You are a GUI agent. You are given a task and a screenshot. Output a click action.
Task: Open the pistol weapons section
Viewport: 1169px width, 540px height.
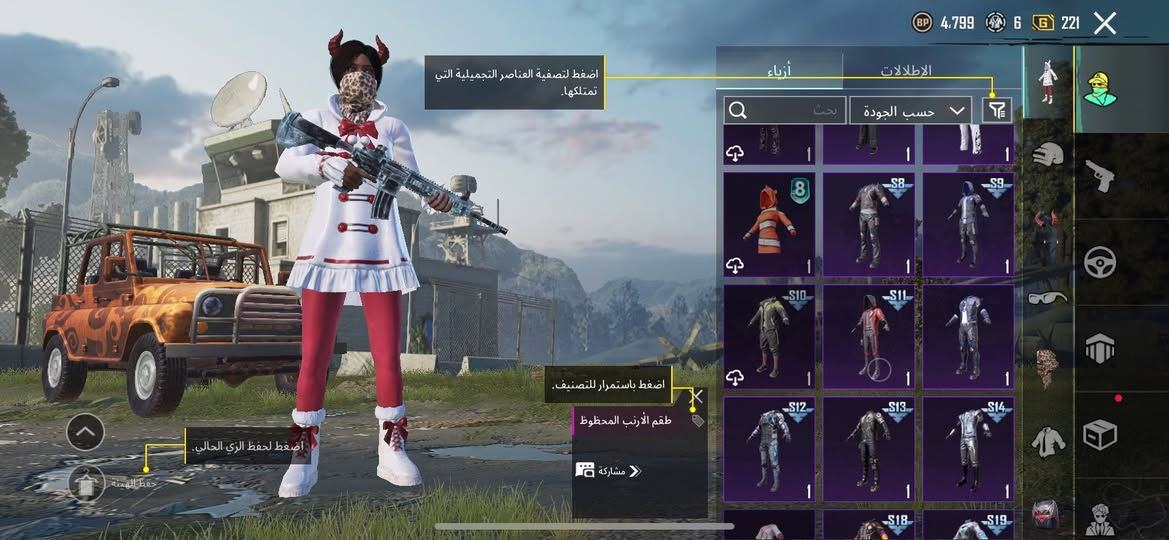point(1101,176)
